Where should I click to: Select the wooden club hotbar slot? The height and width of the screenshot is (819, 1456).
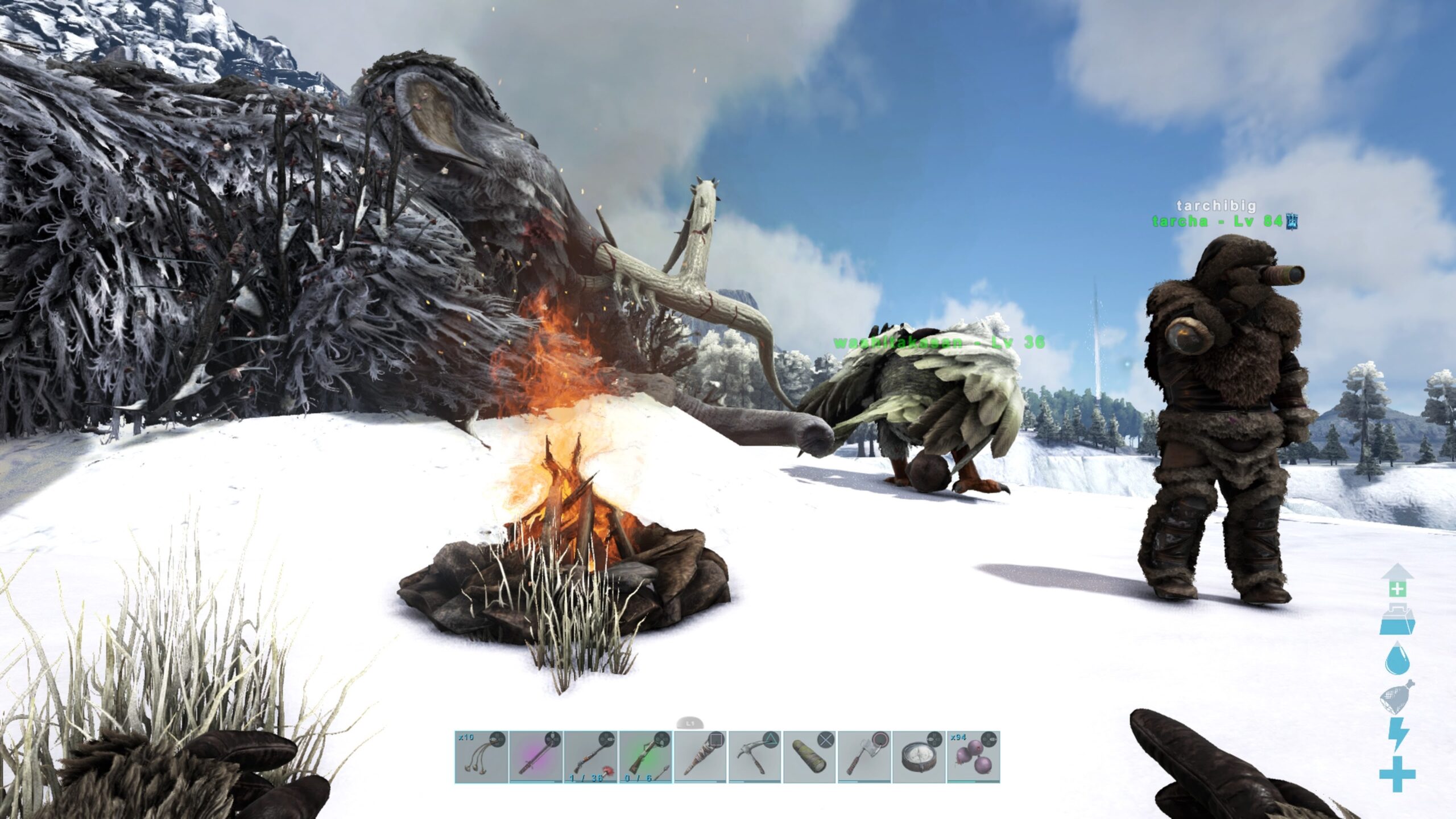coord(700,757)
